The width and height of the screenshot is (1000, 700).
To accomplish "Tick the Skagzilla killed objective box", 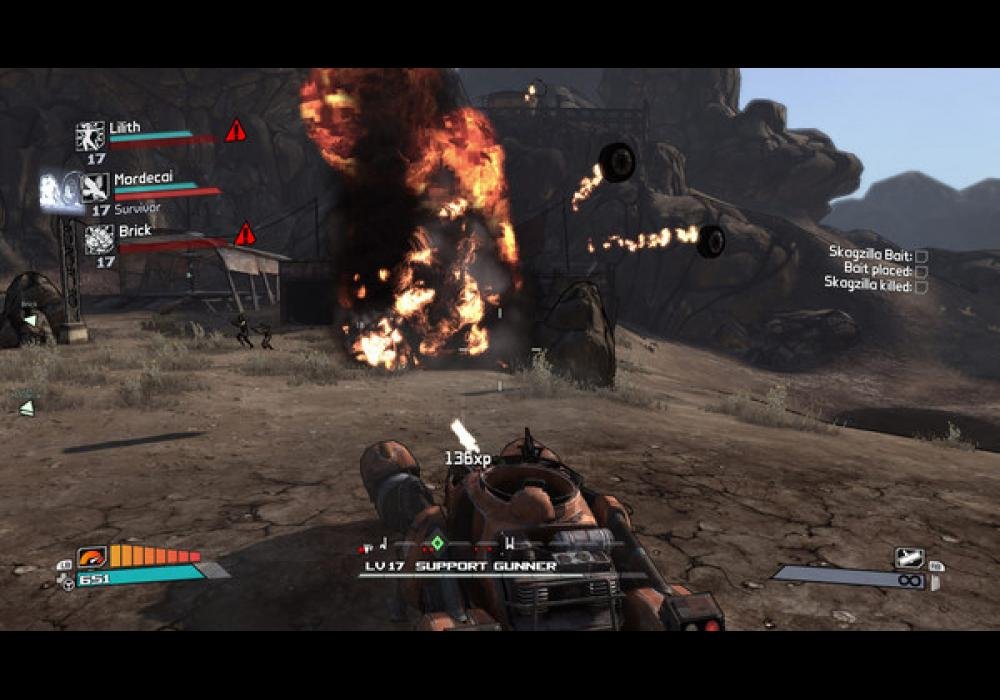I will click(921, 286).
